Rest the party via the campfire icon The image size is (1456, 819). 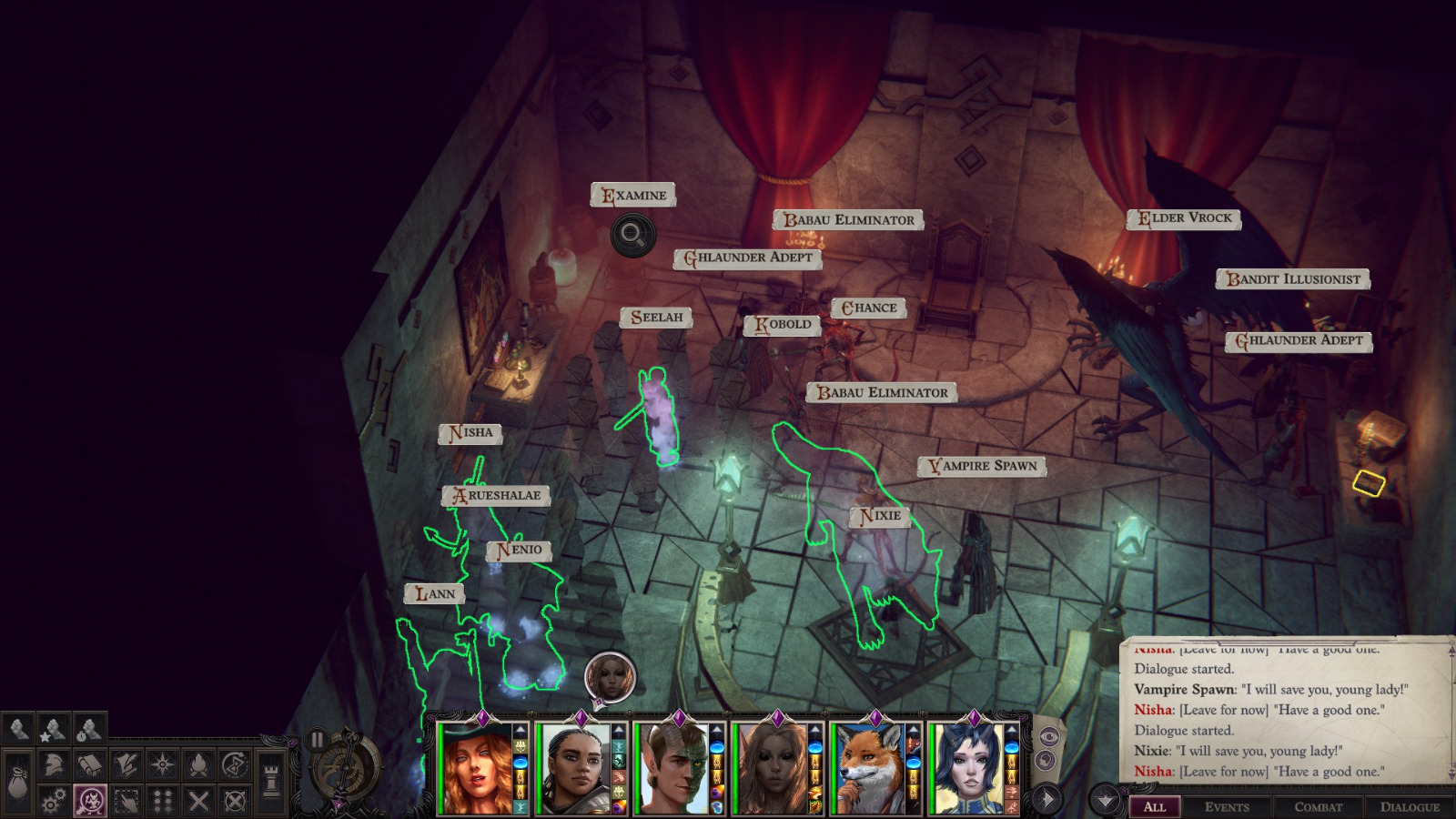200,764
